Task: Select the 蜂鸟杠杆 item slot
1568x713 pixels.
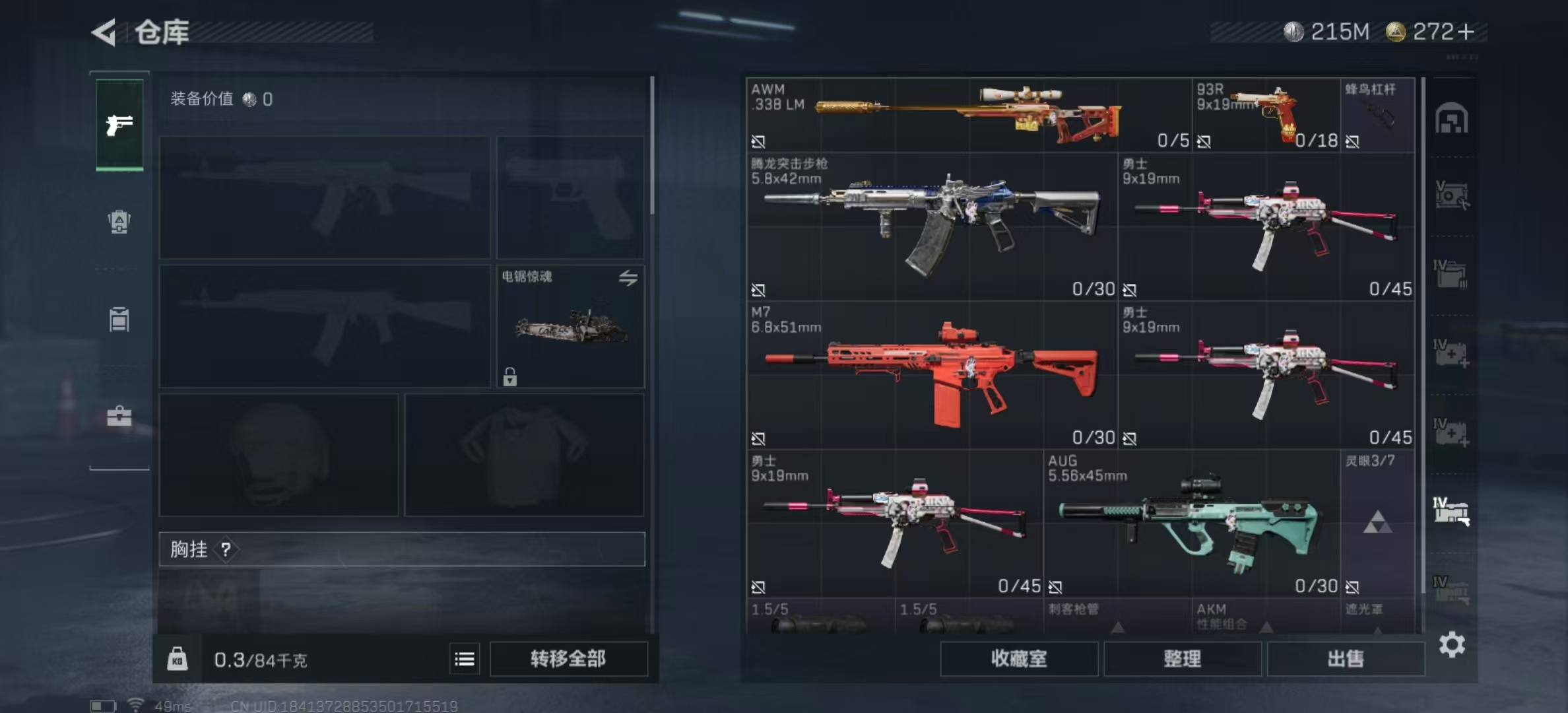Action: pyautogui.click(x=1377, y=115)
